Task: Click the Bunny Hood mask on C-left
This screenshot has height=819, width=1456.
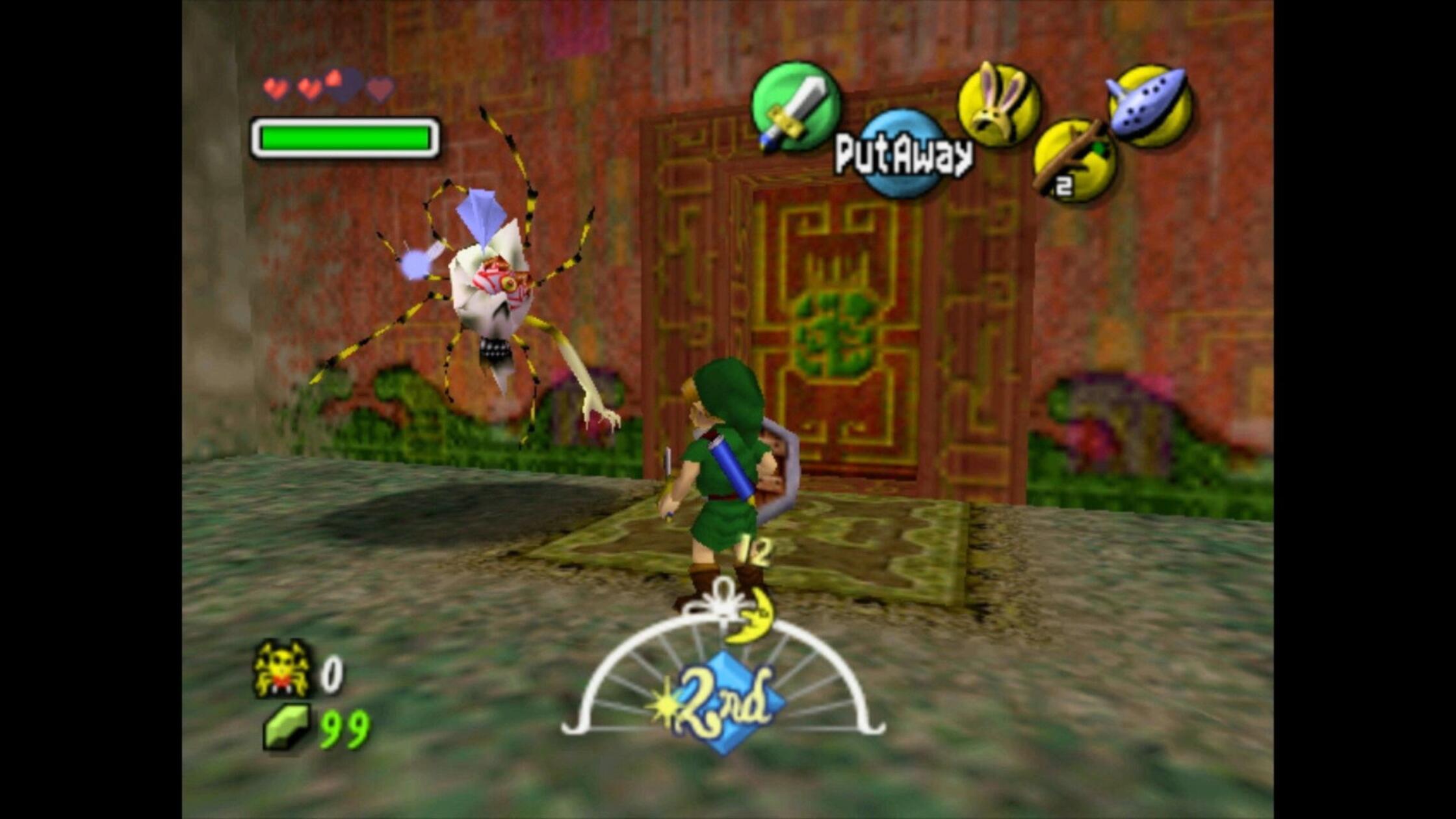Action: [1002, 104]
